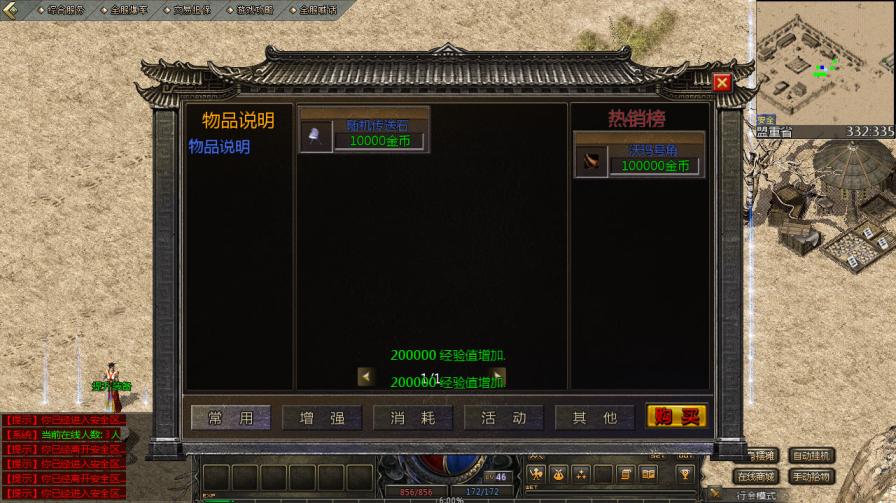Purchase with the 购买 button
Screen dimensions: 896x503
pyautogui.click(x=676, y=417)
